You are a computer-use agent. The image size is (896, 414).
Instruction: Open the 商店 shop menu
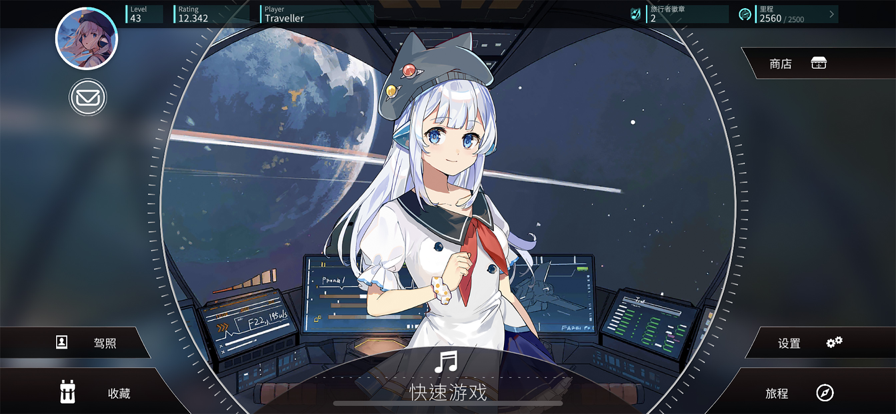pos(800,63)
